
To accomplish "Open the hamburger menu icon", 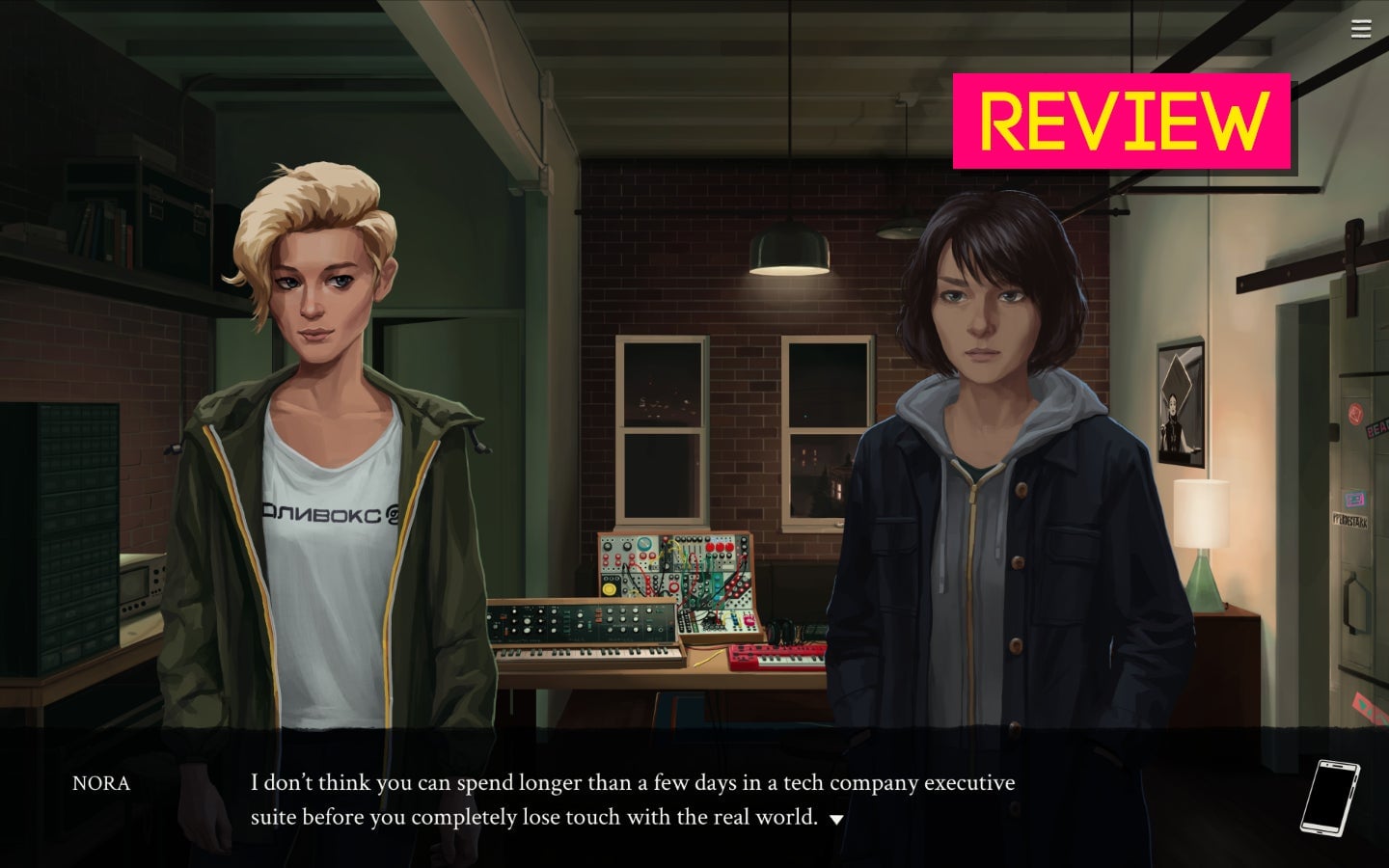I will point(1361,30).
